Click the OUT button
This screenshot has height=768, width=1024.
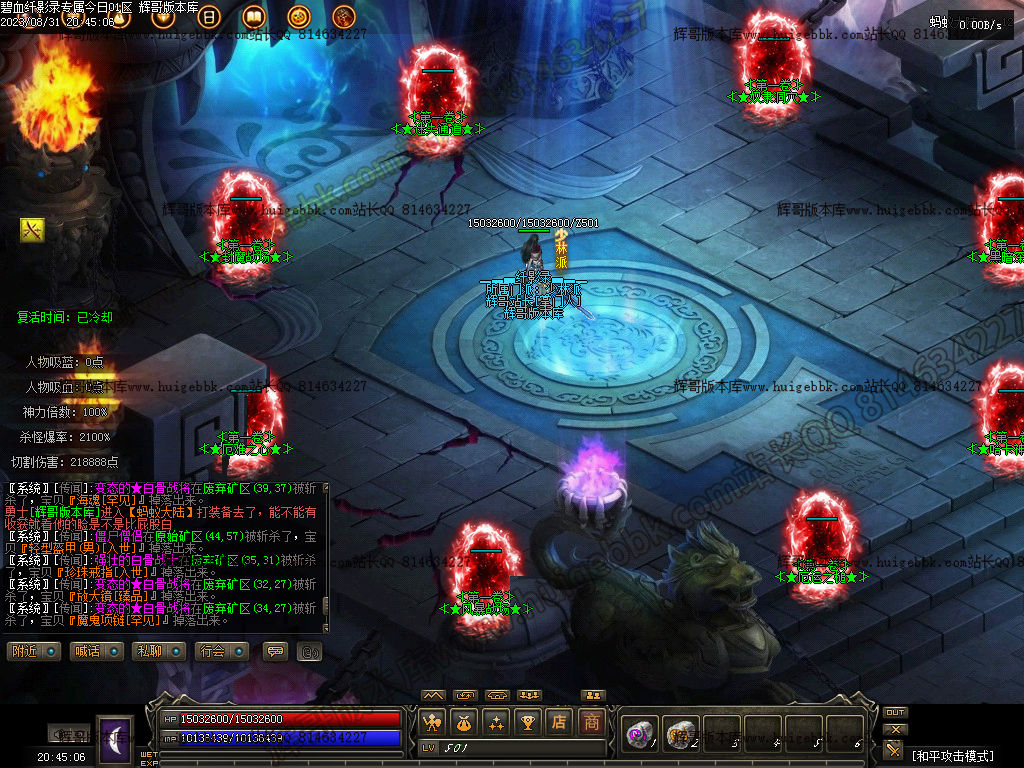coord(895,713)
